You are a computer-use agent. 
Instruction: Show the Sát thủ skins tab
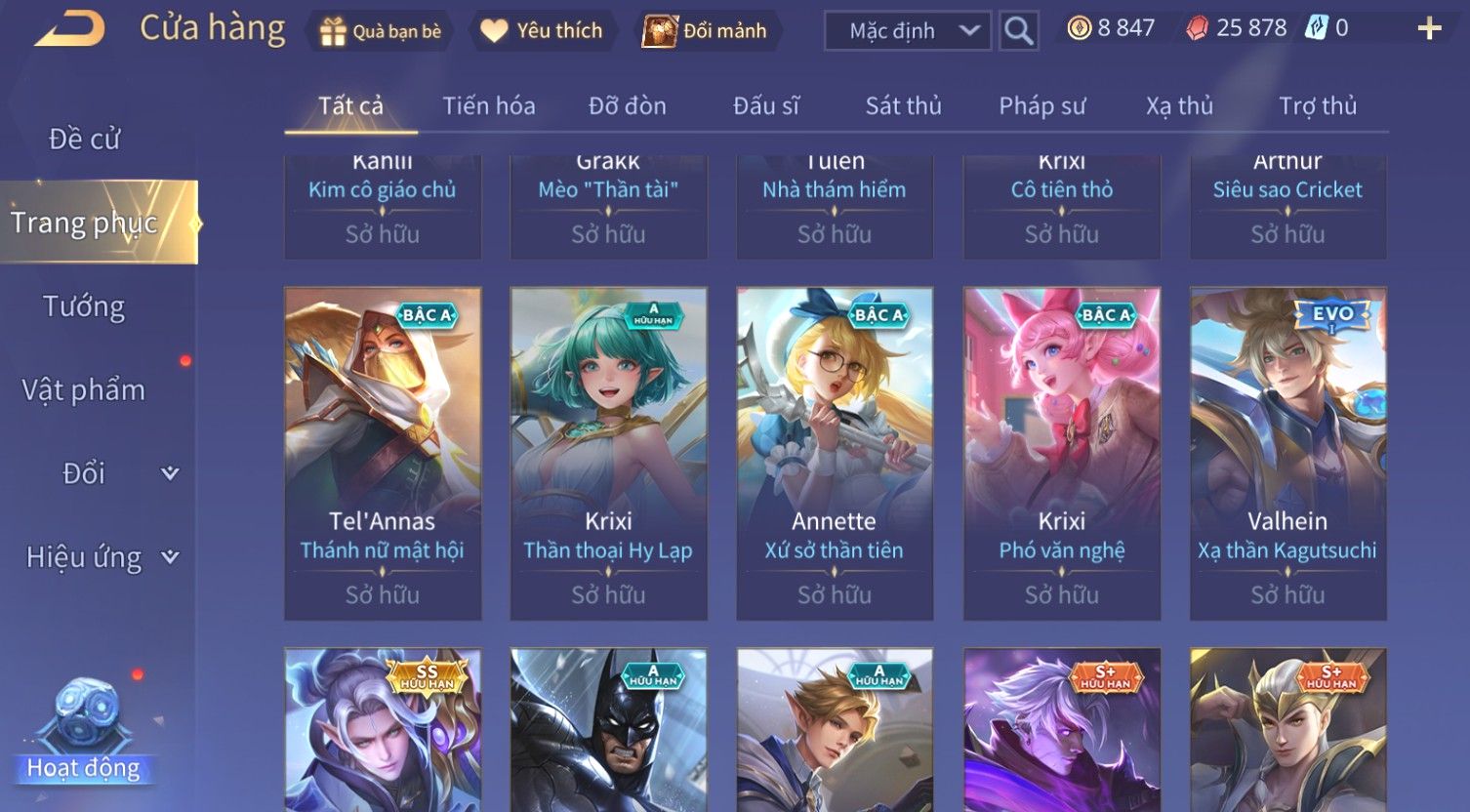pyautogui.click(x=903, y=105)
